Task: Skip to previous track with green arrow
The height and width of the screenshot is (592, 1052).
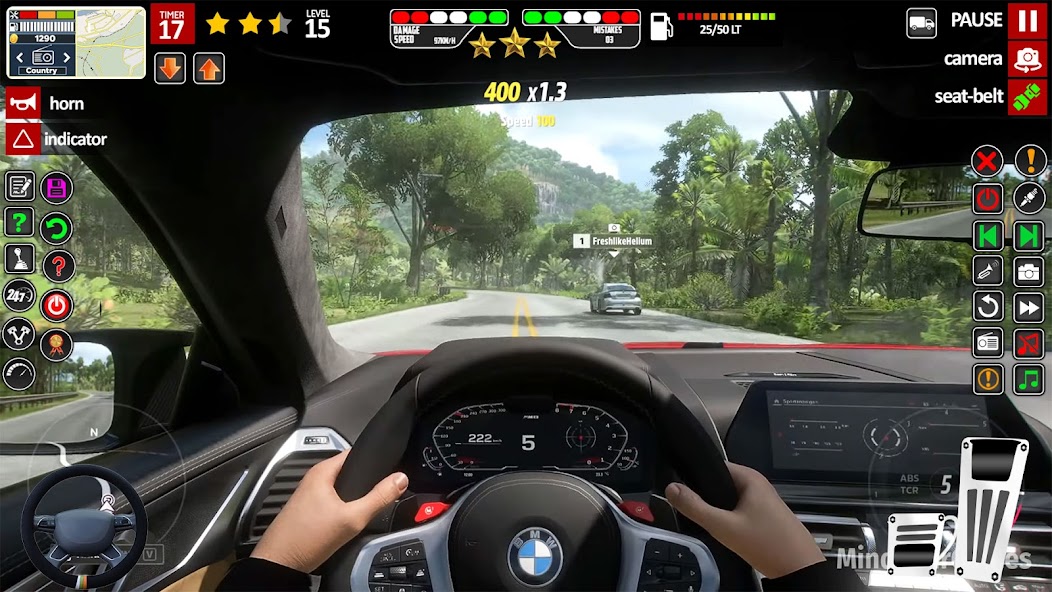Action: tap(987, 236)
